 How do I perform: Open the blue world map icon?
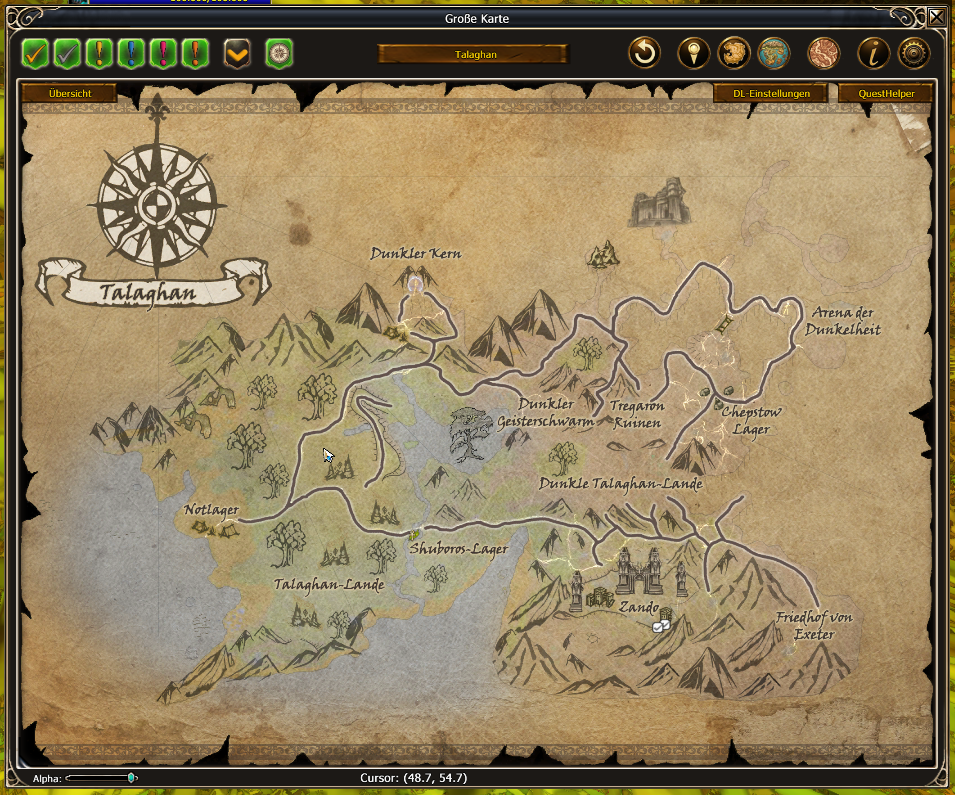(x=774, y=53)
